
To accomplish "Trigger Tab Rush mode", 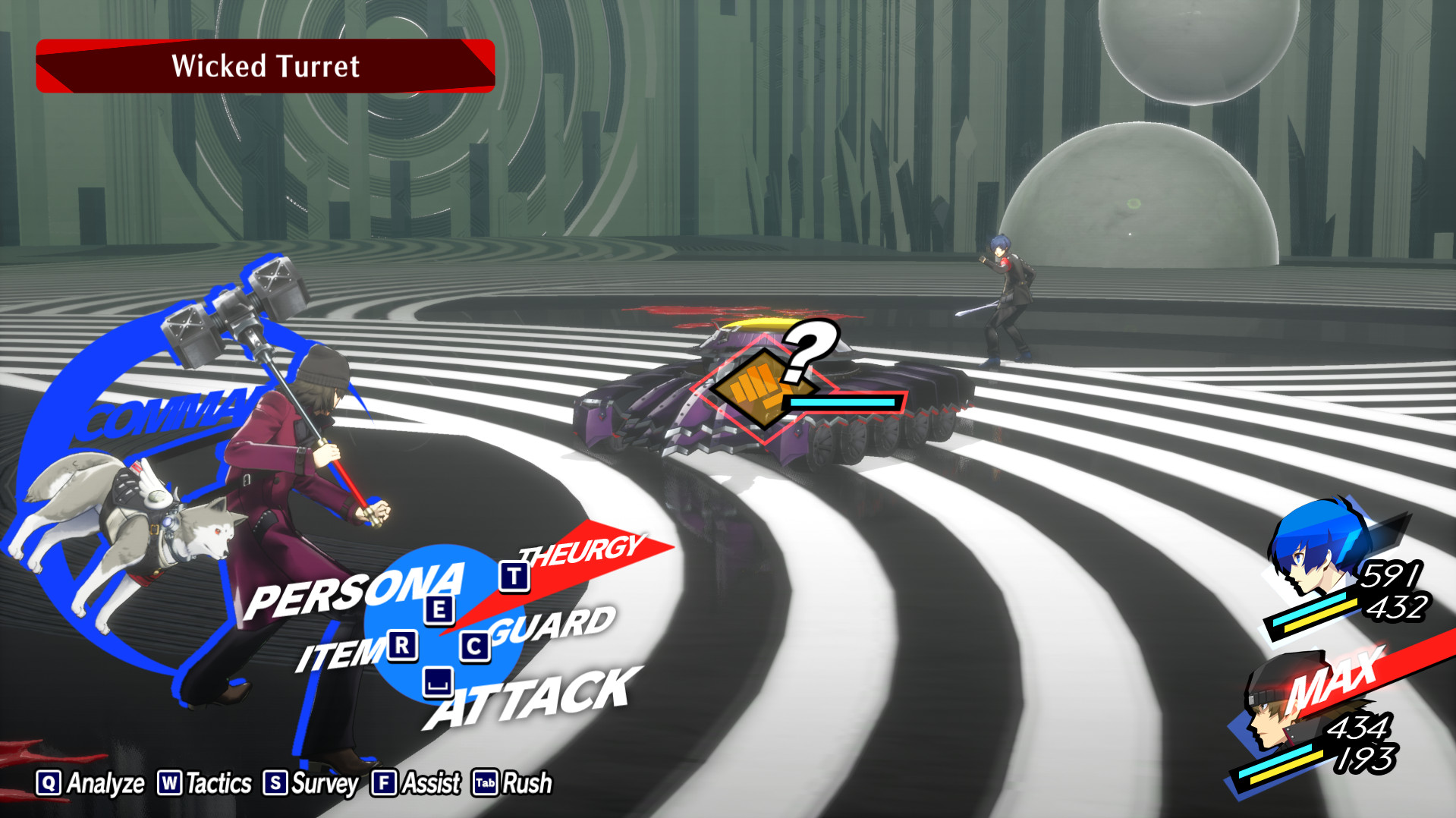I will (516, 781).
